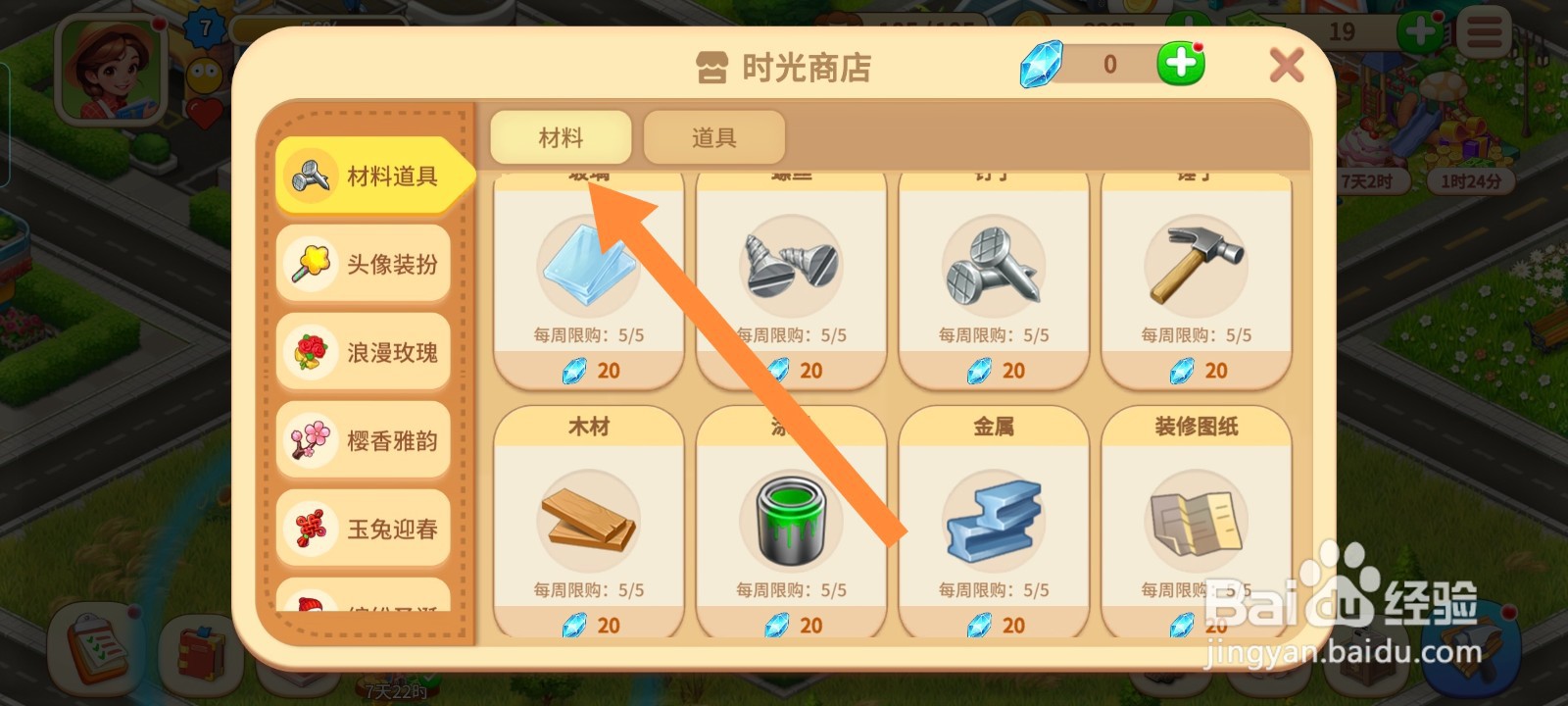Select the 螺丝 screws item icon
Image resolution: width=1568 pixels, height=706 pixels.
click(788, 267)
